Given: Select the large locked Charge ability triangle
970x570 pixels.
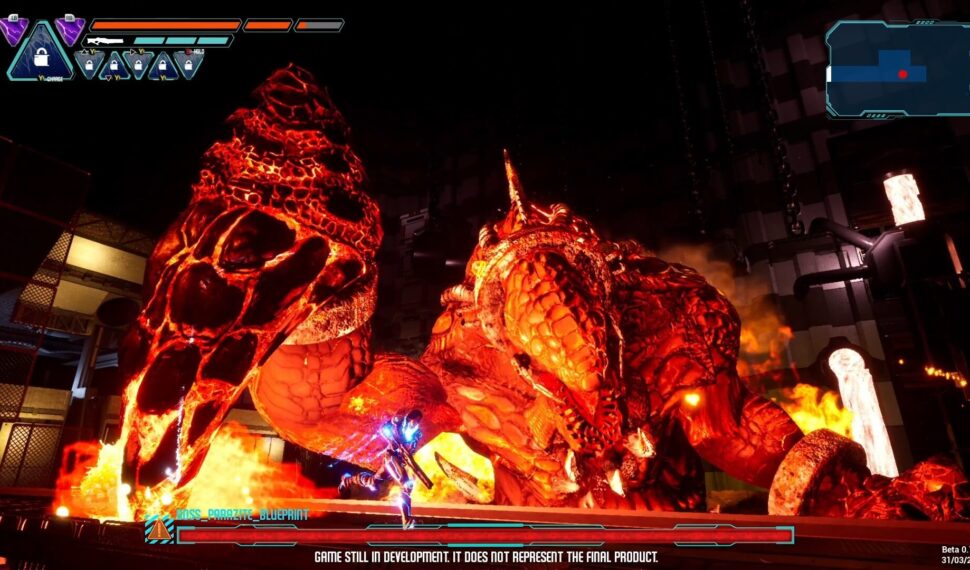Looking at the screenshot, I should tap(41, 57).
